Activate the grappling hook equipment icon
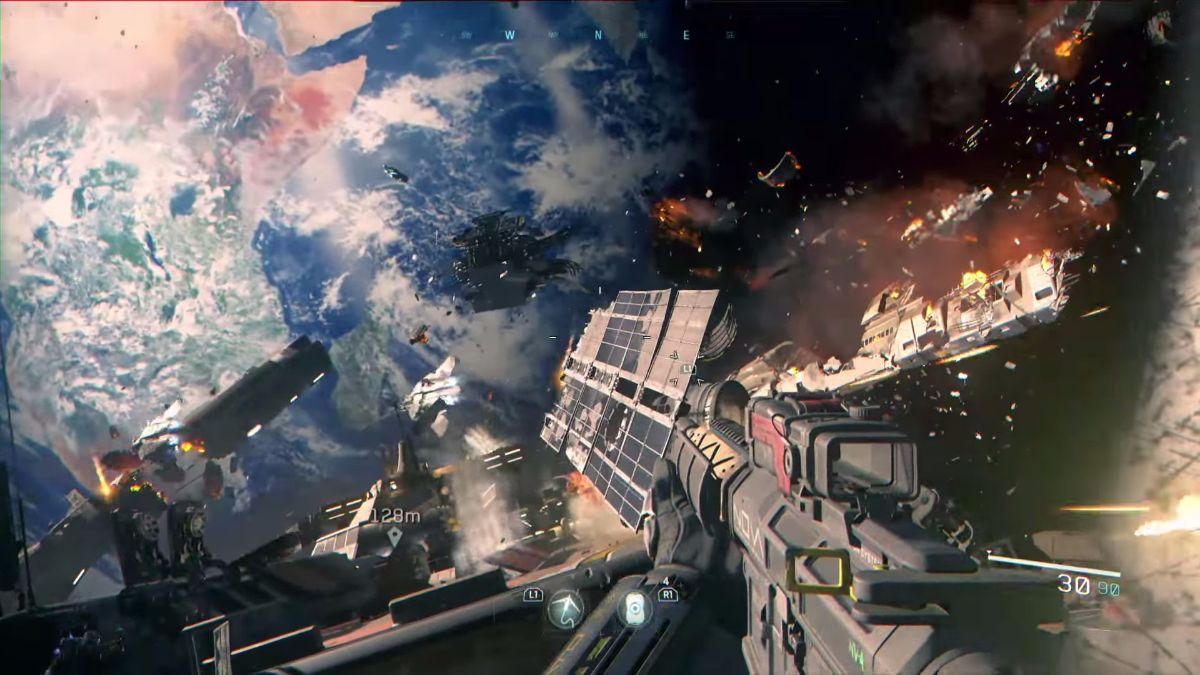 pyautogui.click(x=566, y=609)
